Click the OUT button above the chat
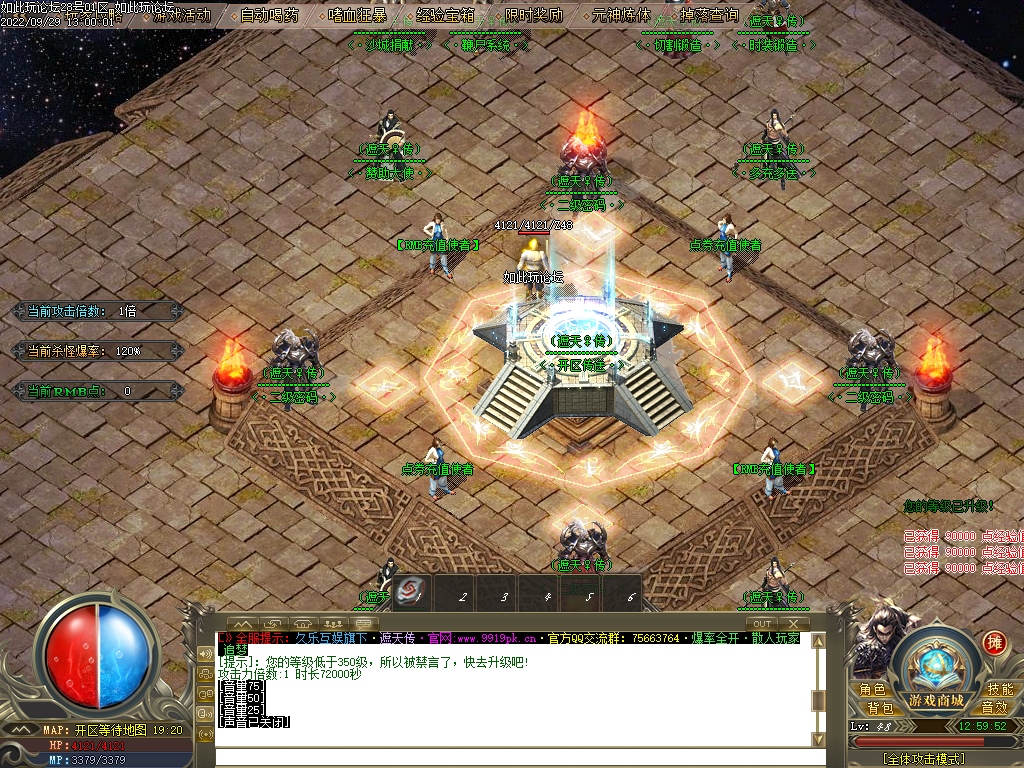The height and width of the screenshot is (768, 1024). (x=762, y=624)
